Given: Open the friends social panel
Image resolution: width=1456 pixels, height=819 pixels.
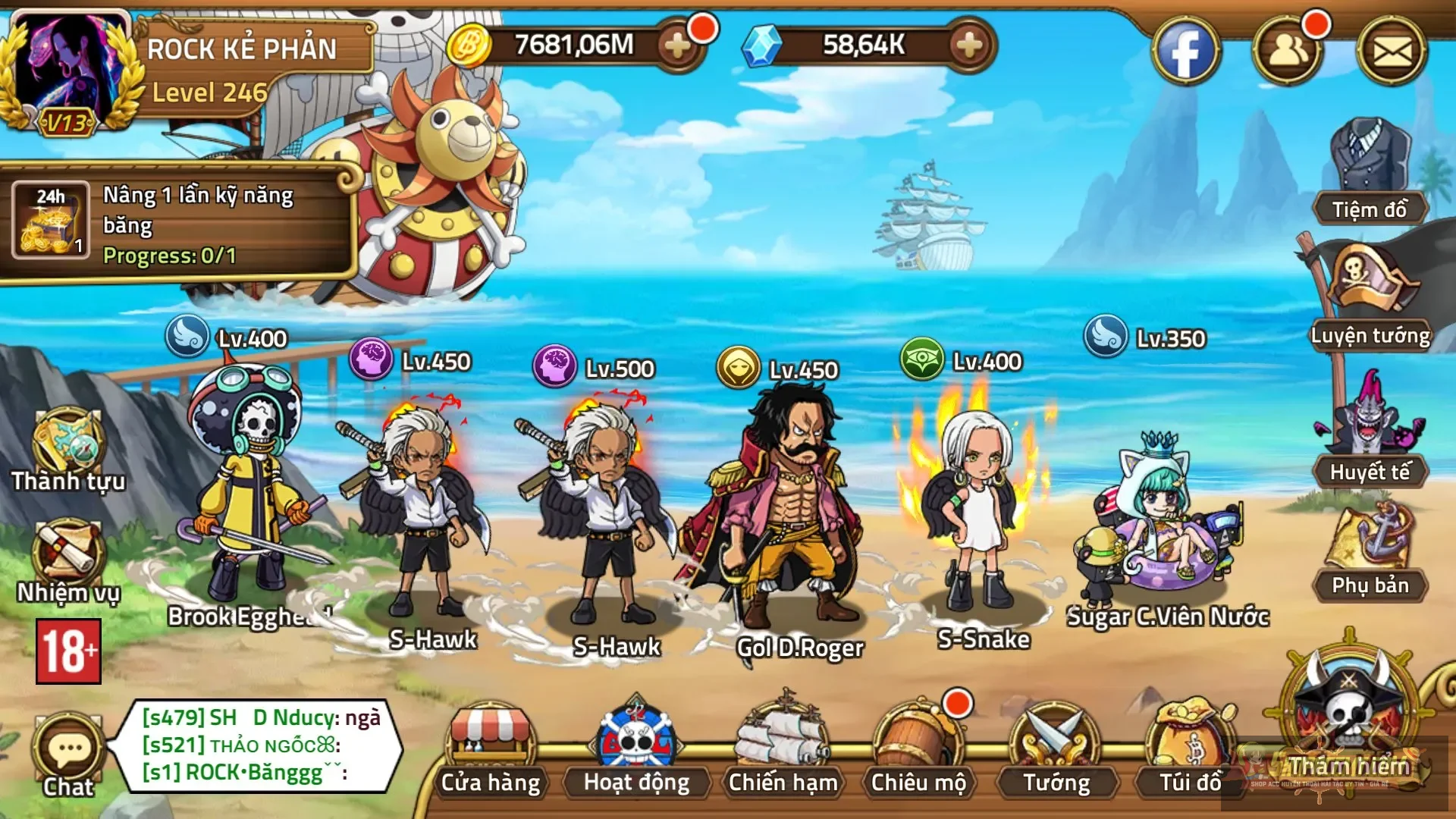Looking at the screenshot, I should tap(1289, 49).
